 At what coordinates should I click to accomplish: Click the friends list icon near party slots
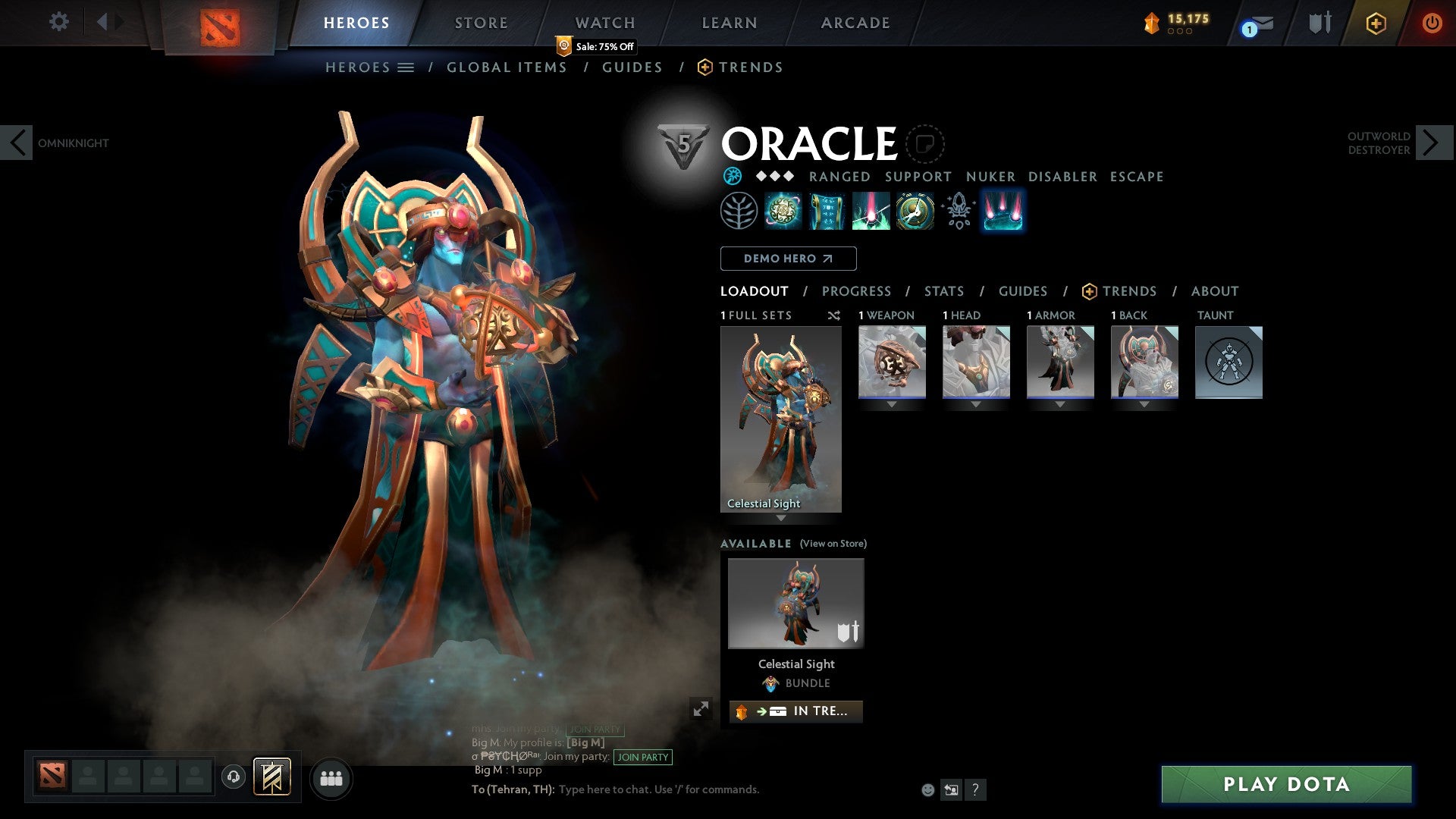tap(331, 778)
